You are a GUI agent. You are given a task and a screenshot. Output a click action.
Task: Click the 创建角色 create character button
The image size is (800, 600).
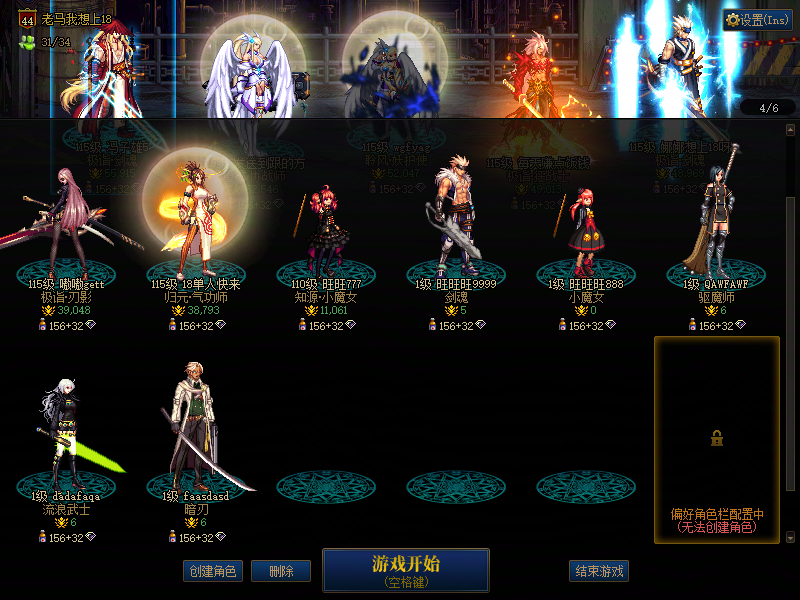click(212, 571)
